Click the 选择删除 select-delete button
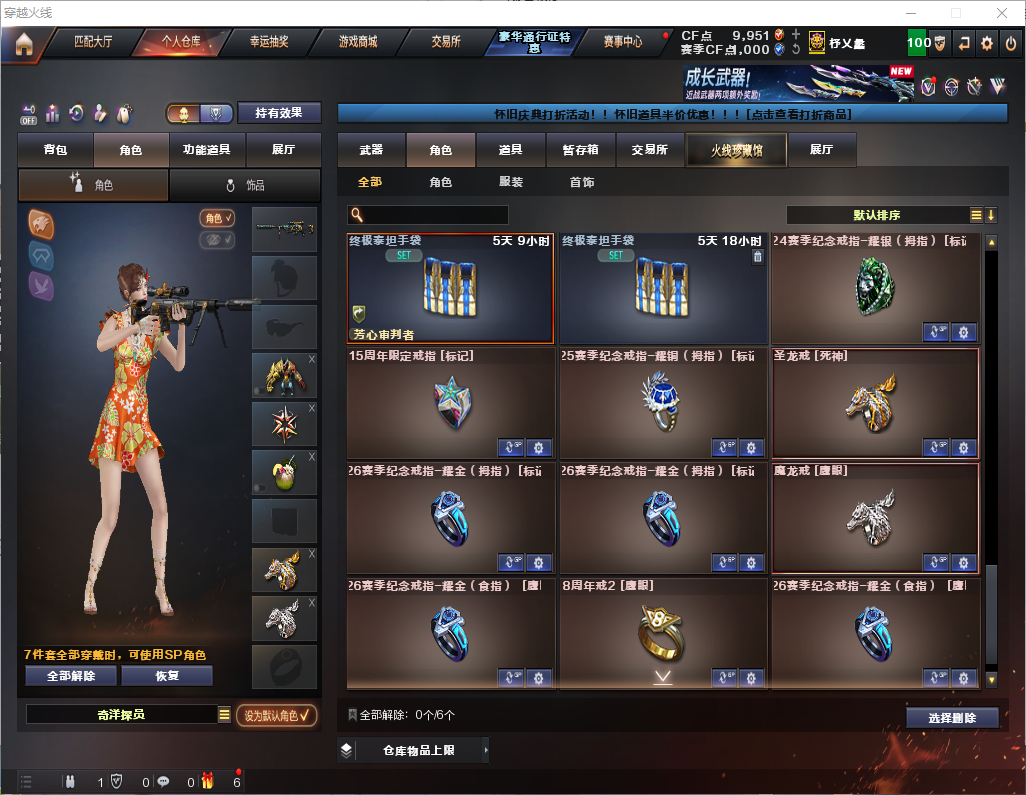The width and height of the screenshot is (1026, 795). [952, 718]
